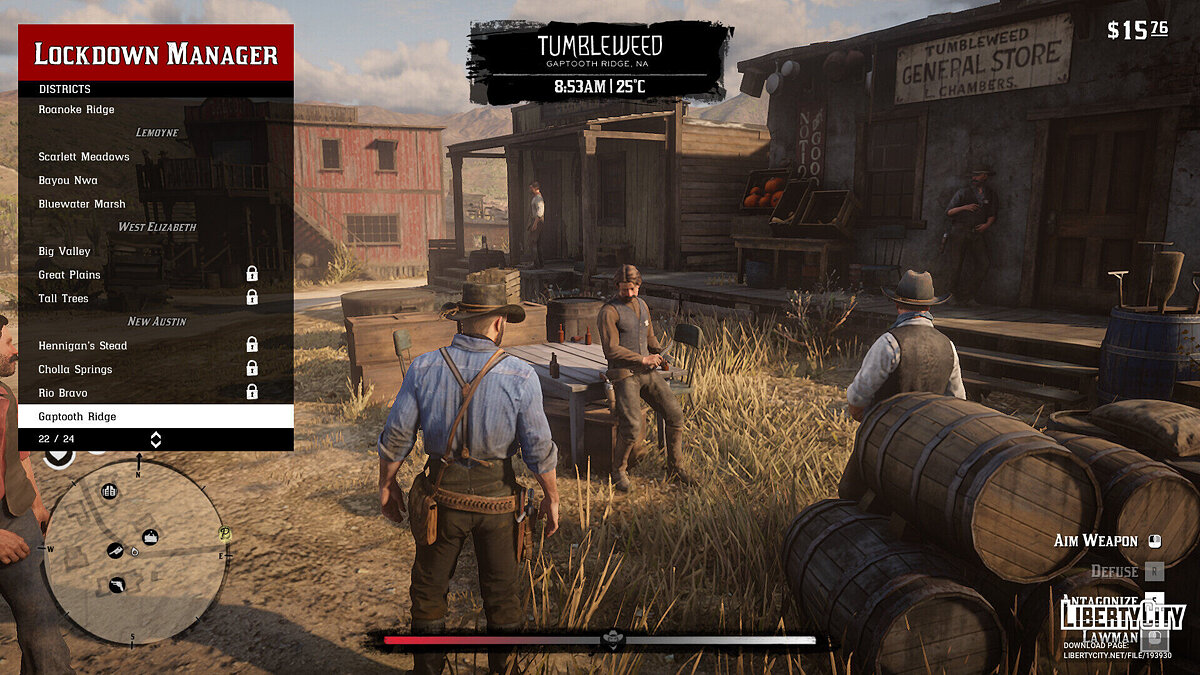1200x675 pixels.
Task: Toggle lockdown for Gaptooth Ridge
Action: click(78, 416)
